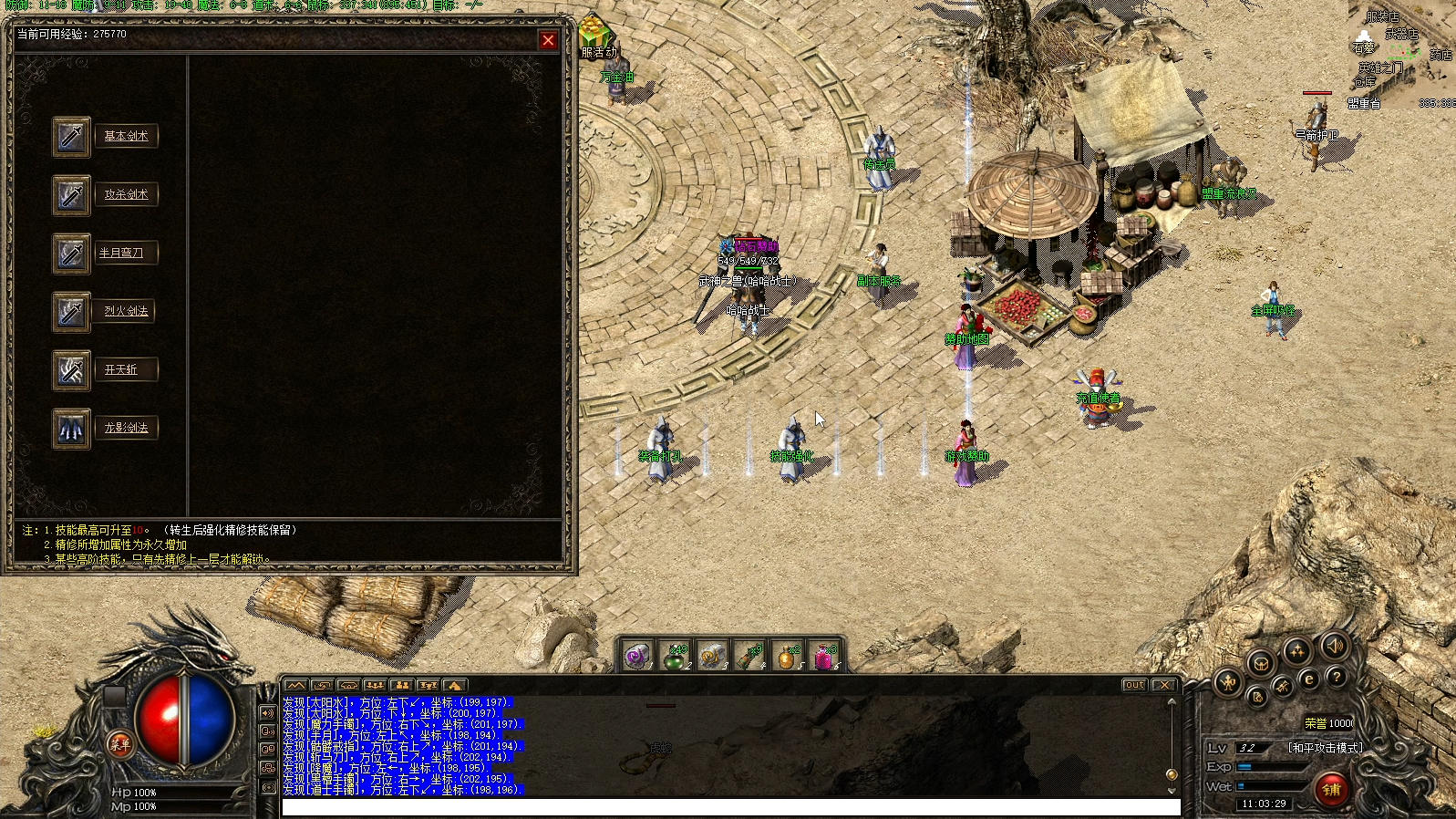
Task: Open the question mark help button
Action: point(1336,678)
